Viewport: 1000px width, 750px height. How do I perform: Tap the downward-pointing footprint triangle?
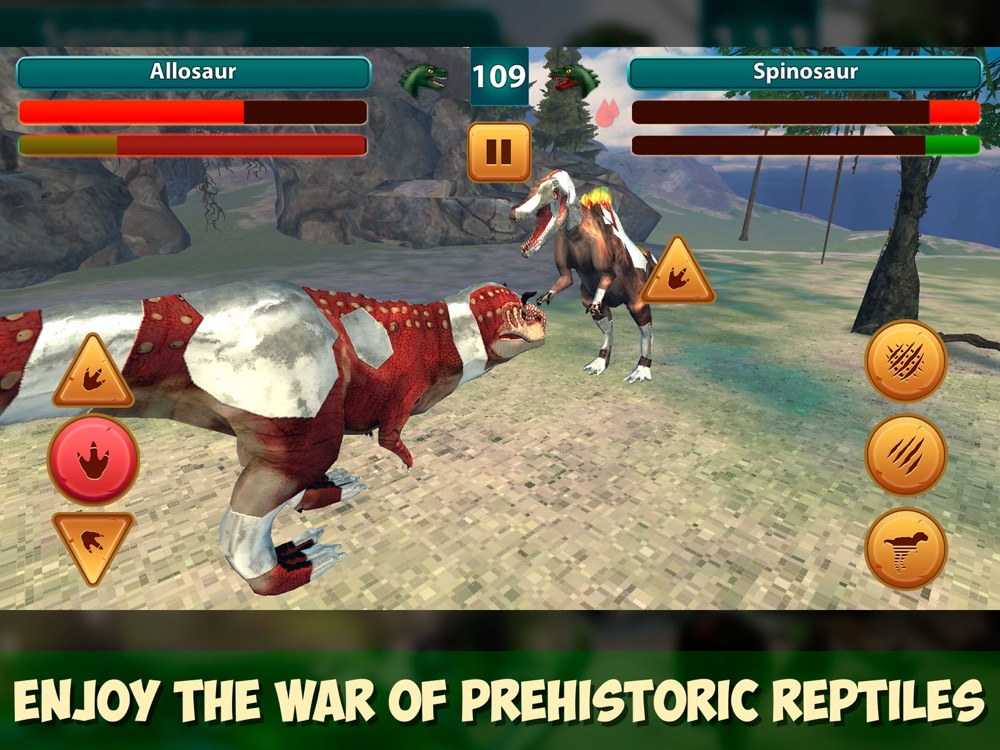tap(93, 543)
